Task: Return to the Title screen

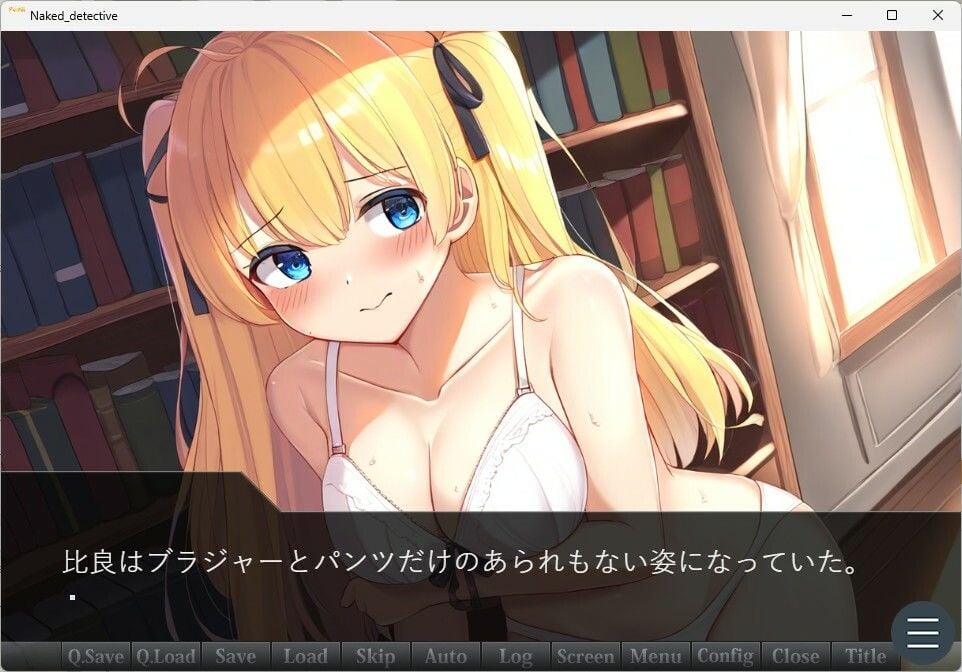Action: point(865,656)
